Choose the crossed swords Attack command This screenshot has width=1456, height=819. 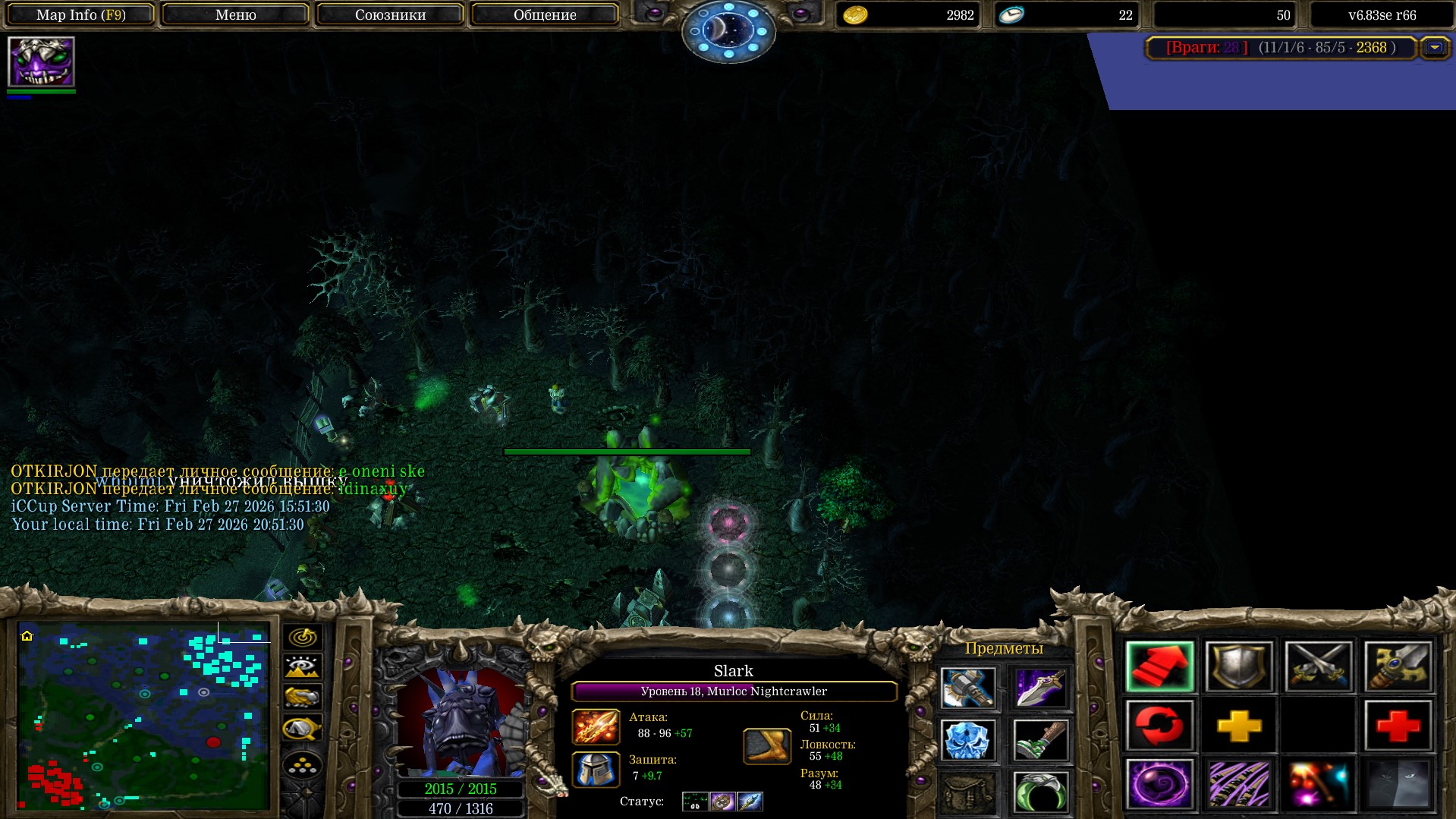(x=1319, y=666)
